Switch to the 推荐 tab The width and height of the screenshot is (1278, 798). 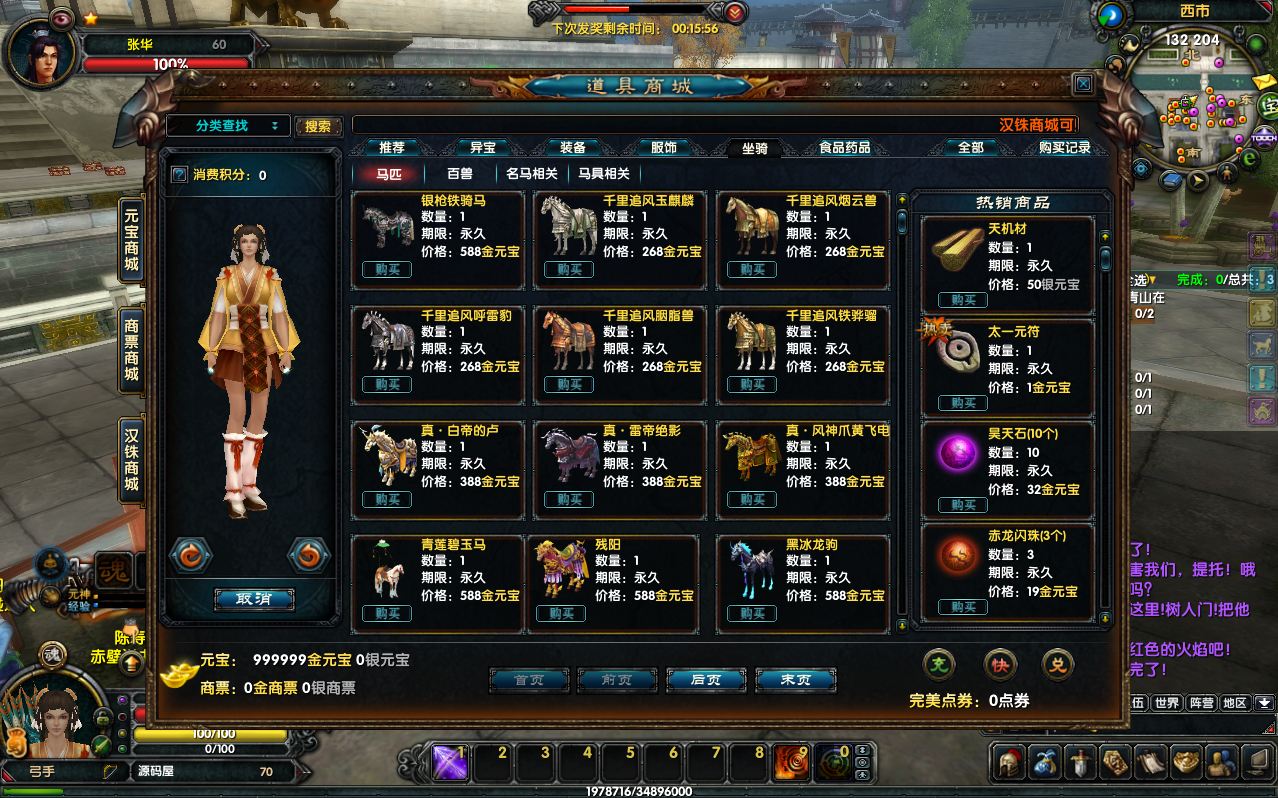click(x=392, y=148)
